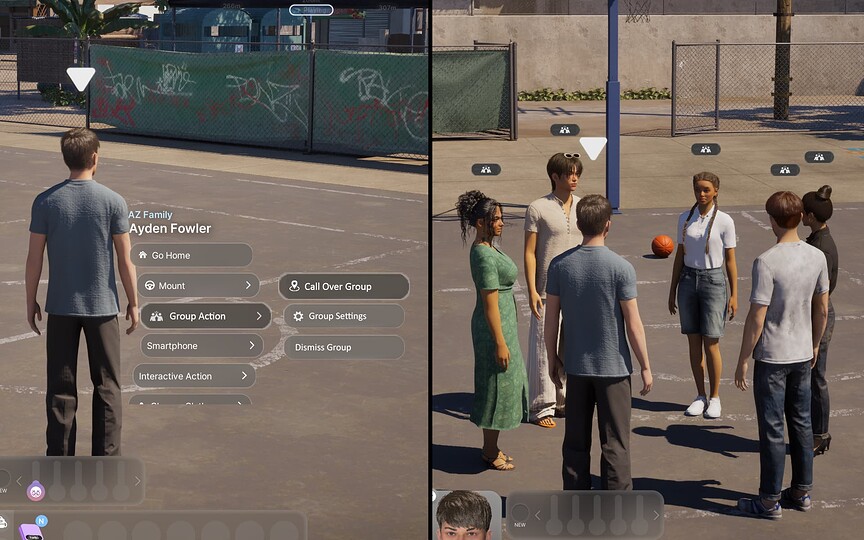
Task: Open the Mount submenu
Action: pos(197,286)
